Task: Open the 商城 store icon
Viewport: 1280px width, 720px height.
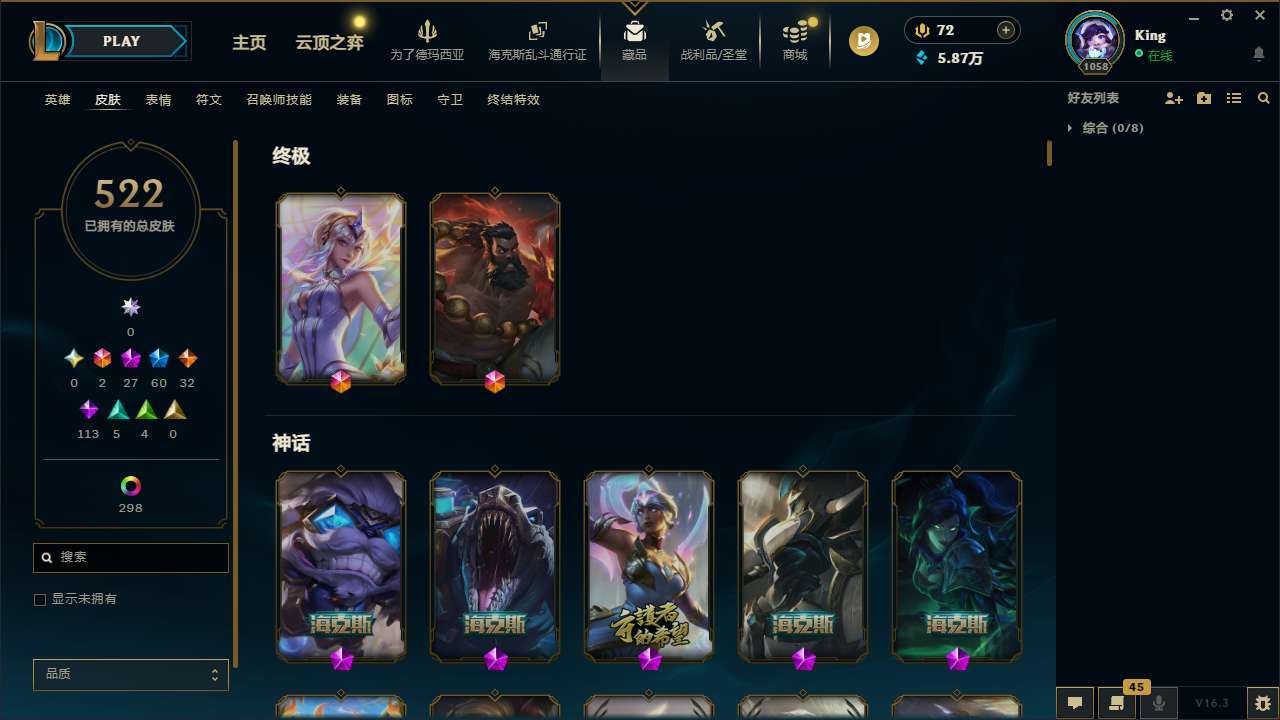Action: click(794, 40)
